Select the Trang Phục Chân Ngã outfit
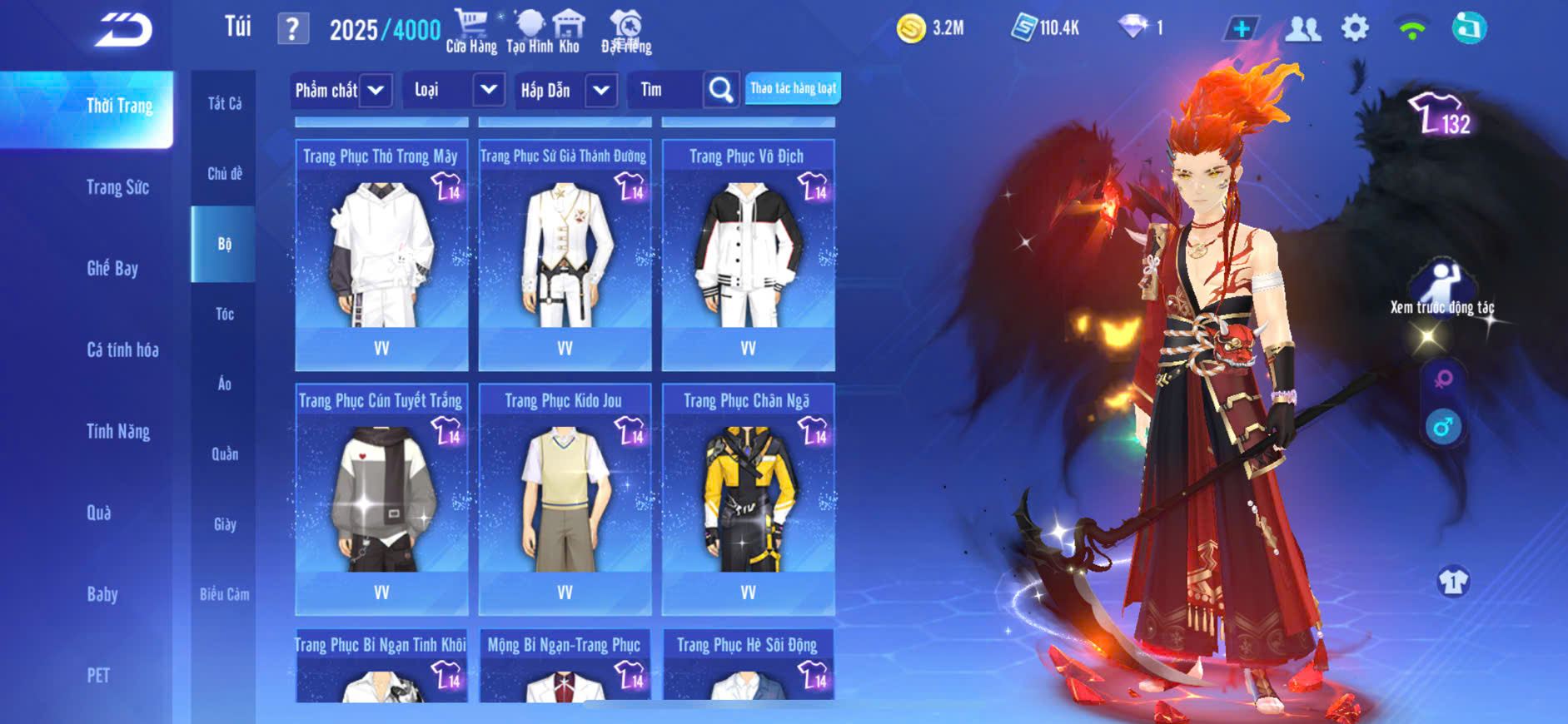The image size is (1568, 724). (748, 499)
